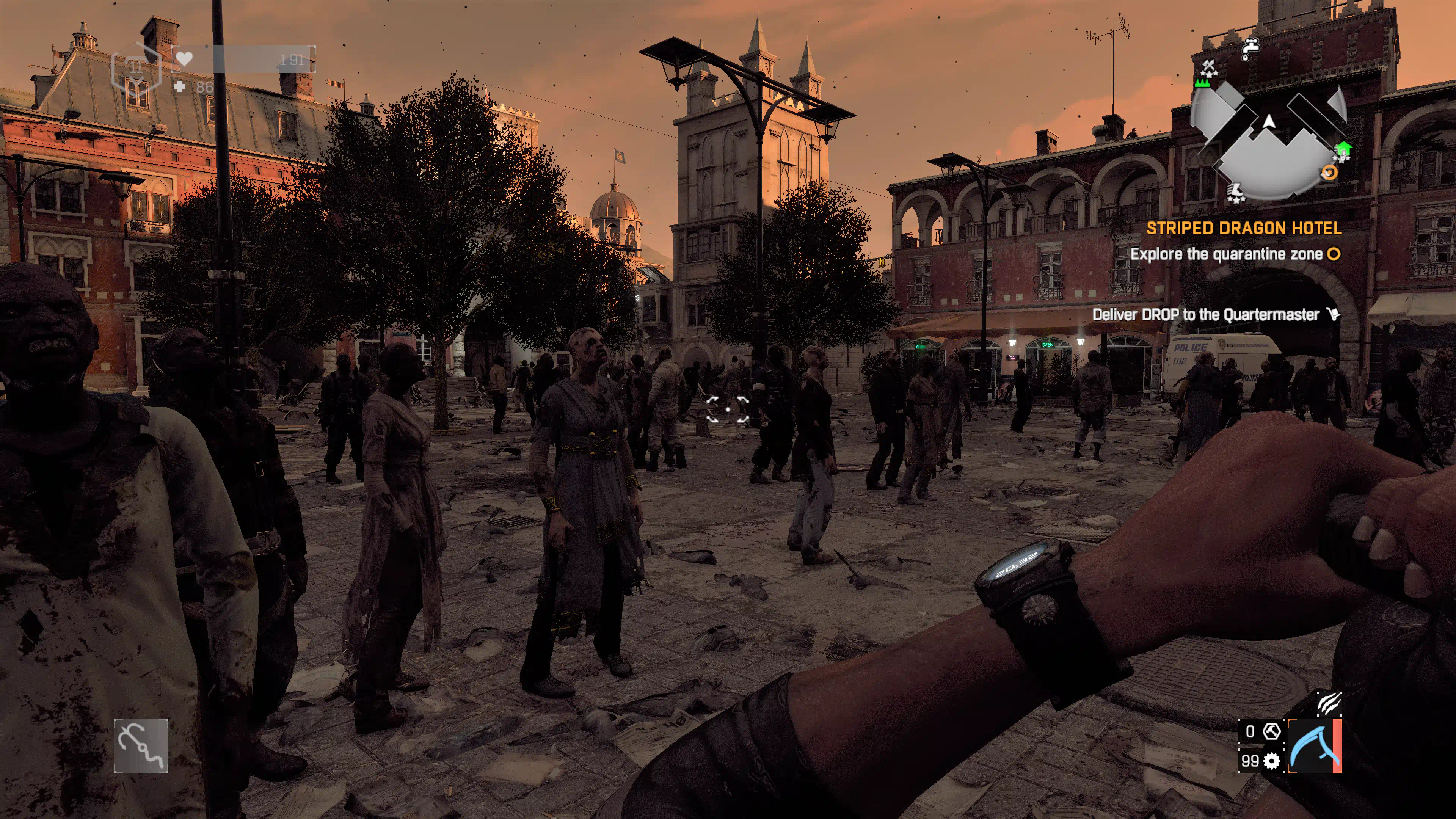Select Deliver DROP to the Quartermaster objective

pos(1205,314)
